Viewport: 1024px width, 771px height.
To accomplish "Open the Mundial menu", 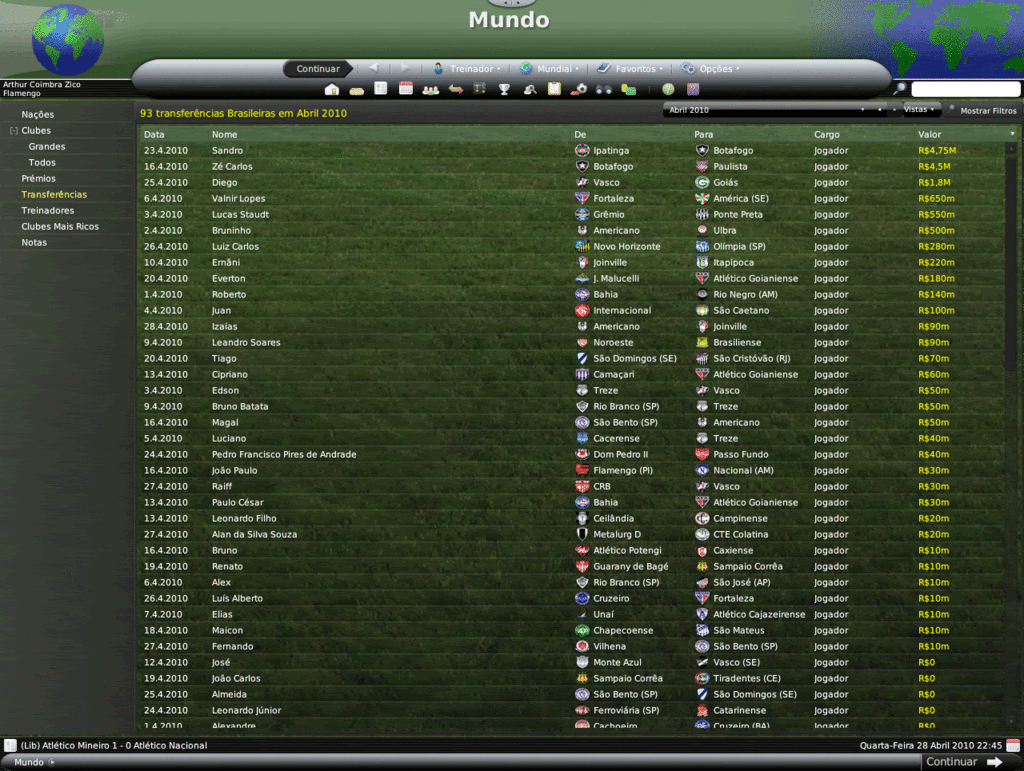I will tap(550, 69).
